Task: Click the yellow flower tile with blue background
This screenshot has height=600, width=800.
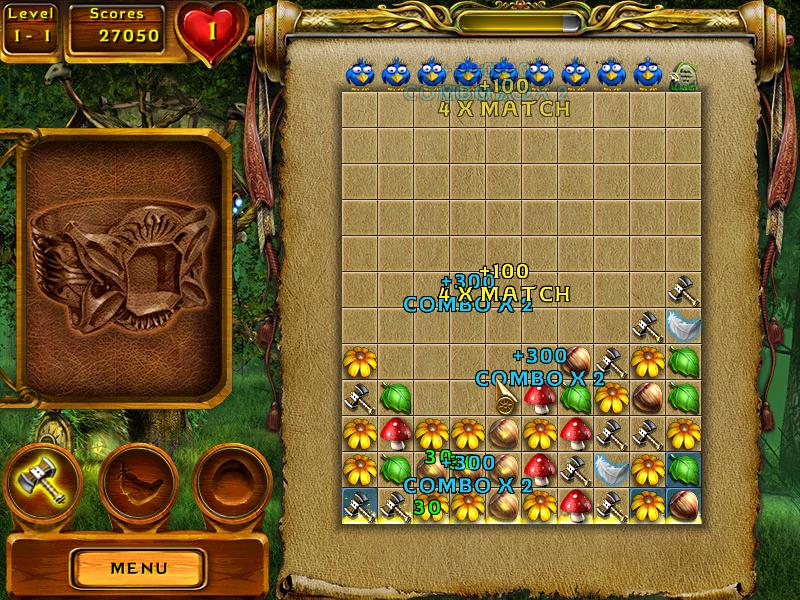Action: (x=648, y=505)
